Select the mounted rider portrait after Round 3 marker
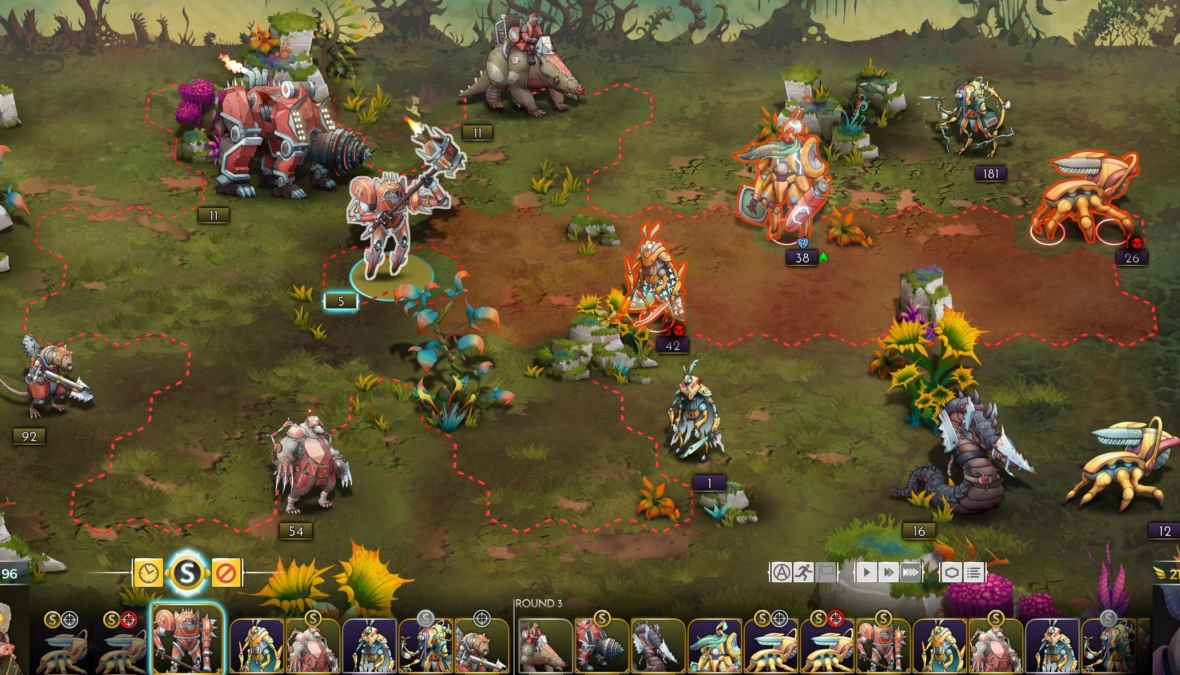The height and width of the screenshot is (675, 1180). 545,645
